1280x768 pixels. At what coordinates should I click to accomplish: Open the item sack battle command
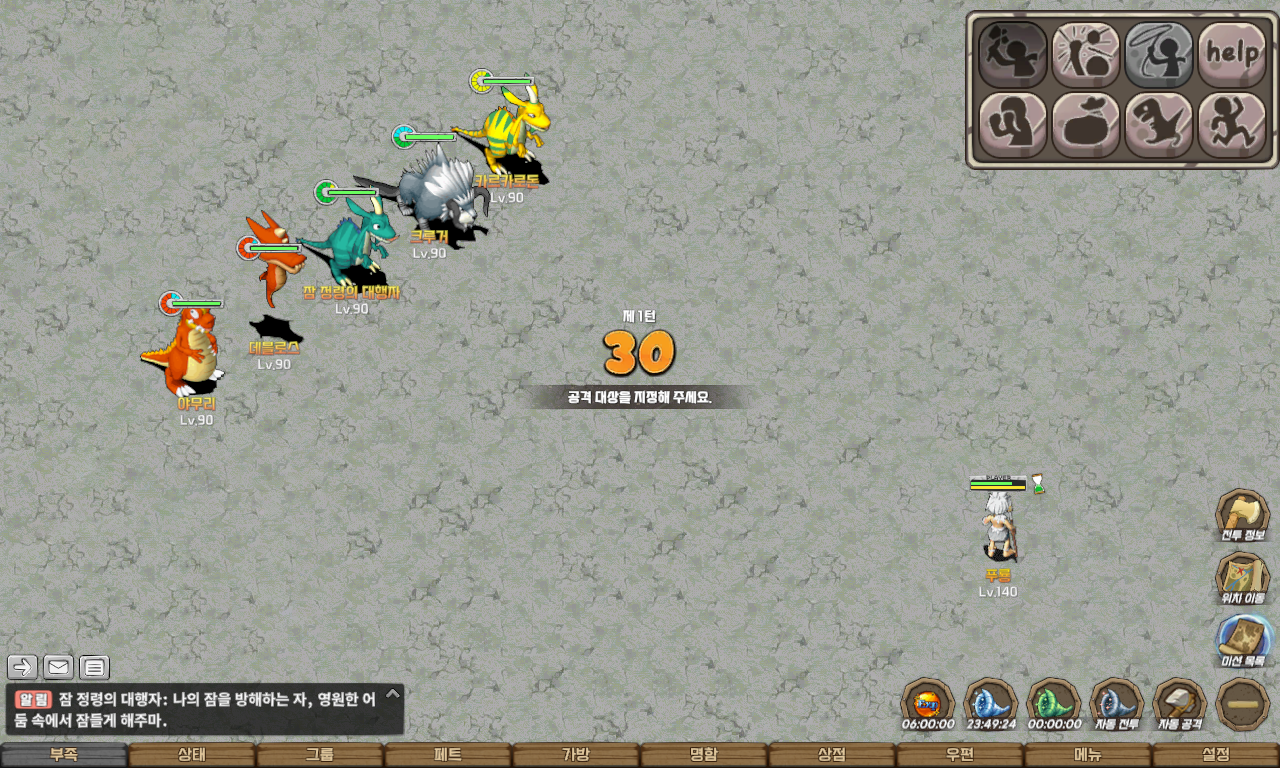(x=1086, y=125)
